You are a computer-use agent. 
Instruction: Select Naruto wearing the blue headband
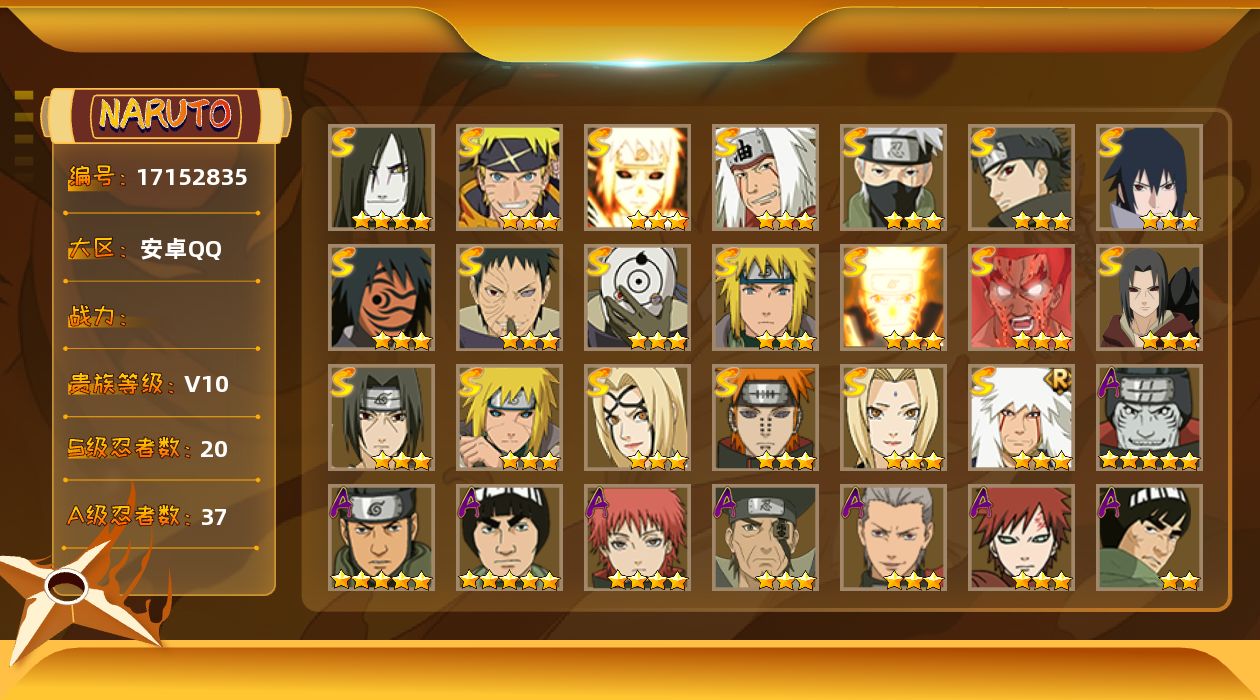tap(509, 177)
